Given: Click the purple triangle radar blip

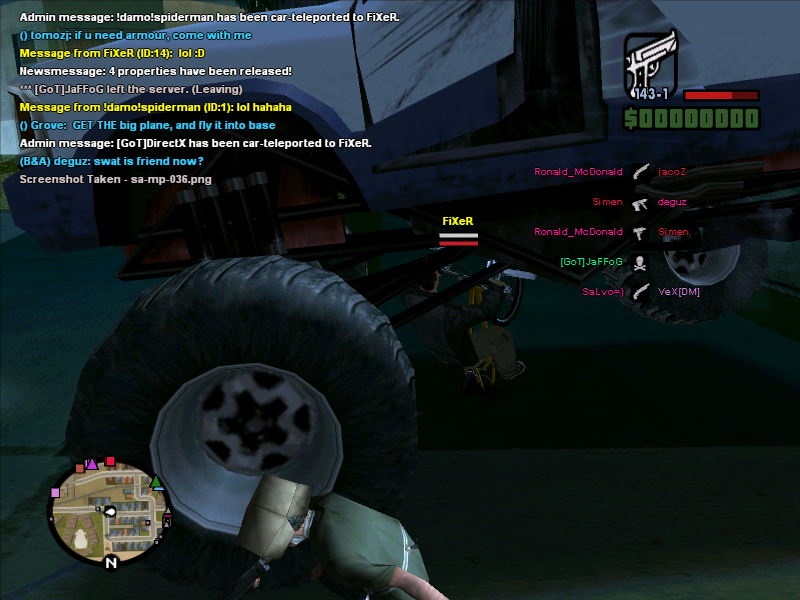Looking at the screenshot, I should (x=92, y=463).
